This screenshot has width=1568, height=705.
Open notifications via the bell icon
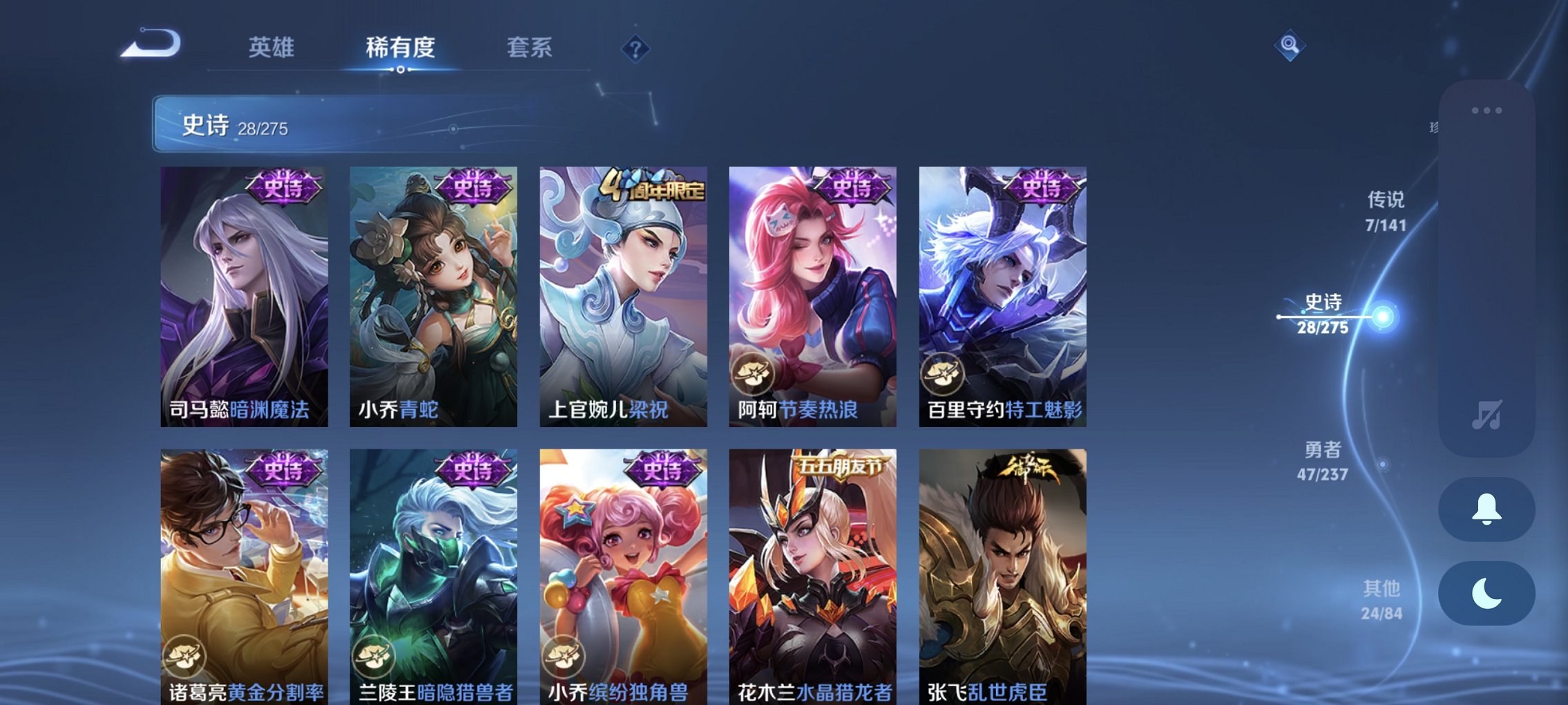1486,509
